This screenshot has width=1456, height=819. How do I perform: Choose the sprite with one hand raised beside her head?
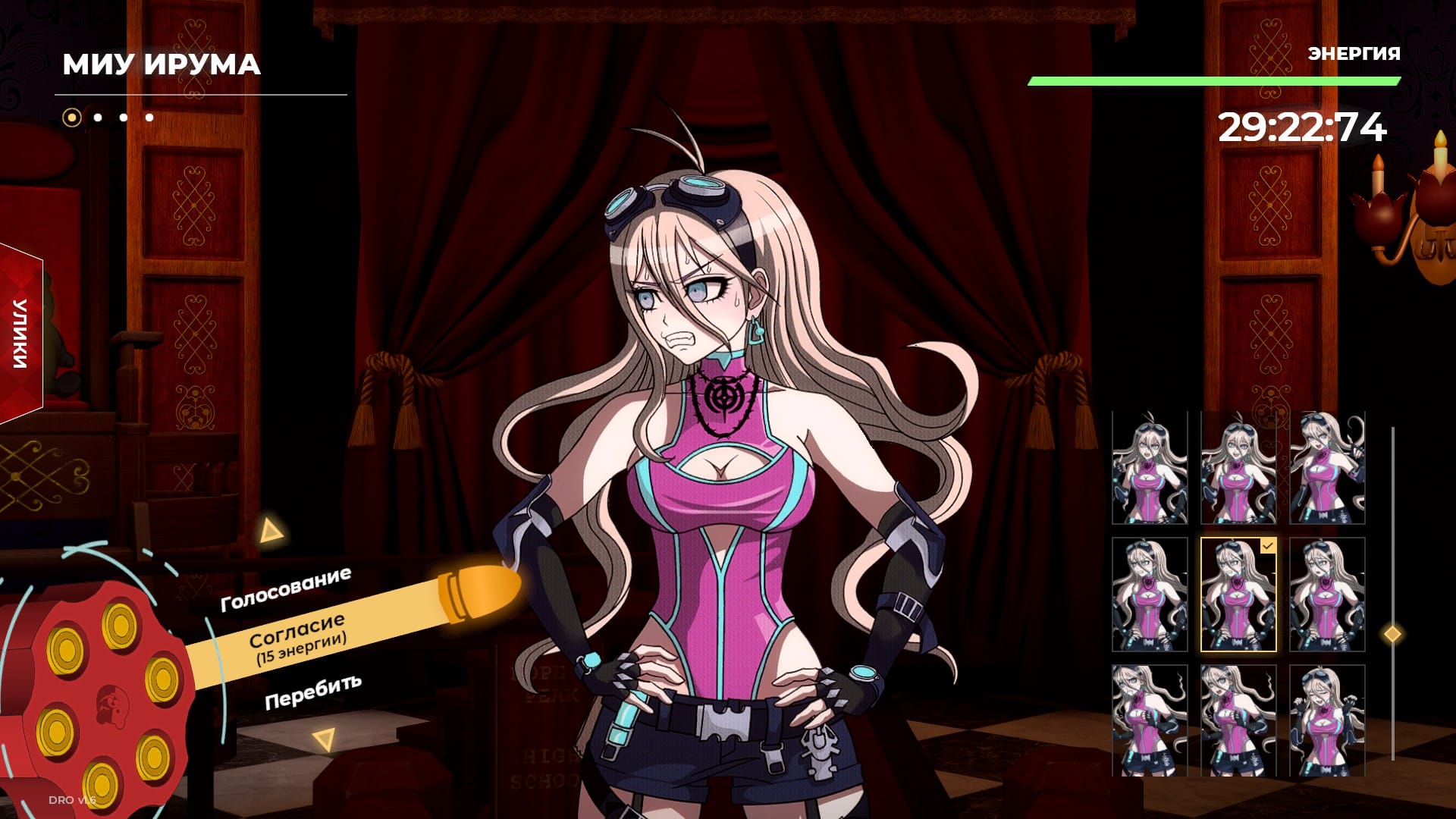(1326, 468)
